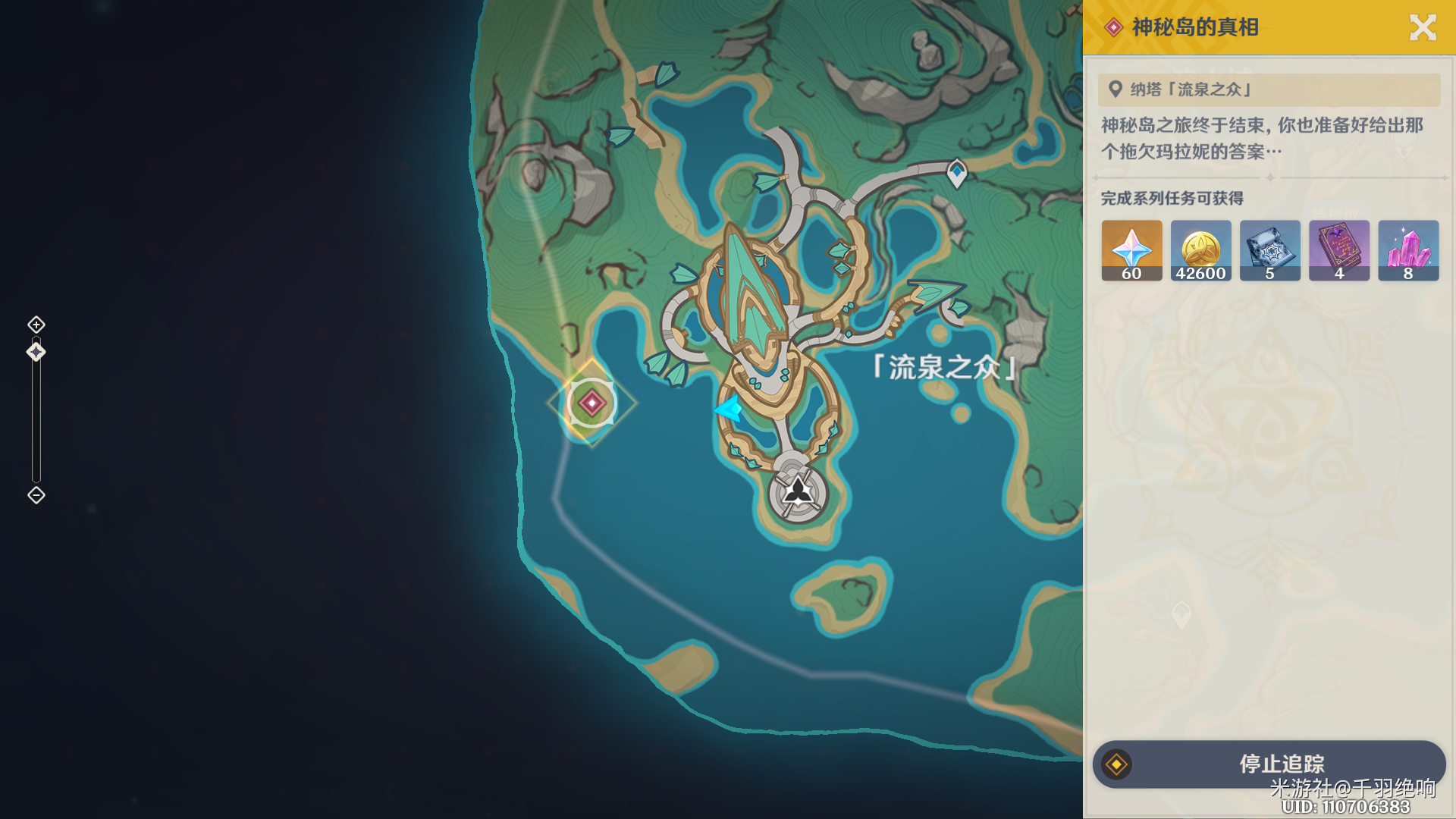Inspect the pink crystal reward showing 8
1456x819 pixels.
coord(1408,250)
